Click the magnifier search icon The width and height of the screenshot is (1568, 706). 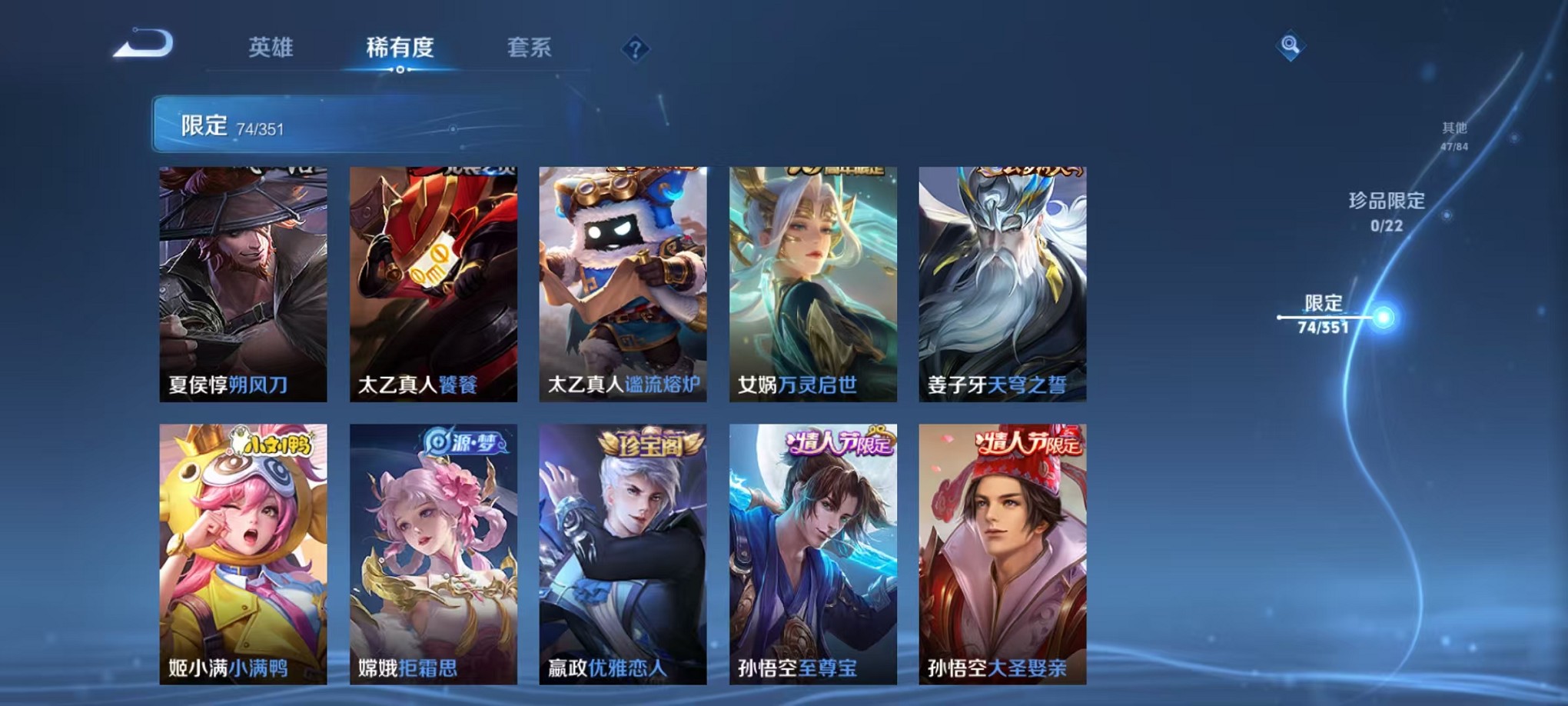click(1290, 45)
